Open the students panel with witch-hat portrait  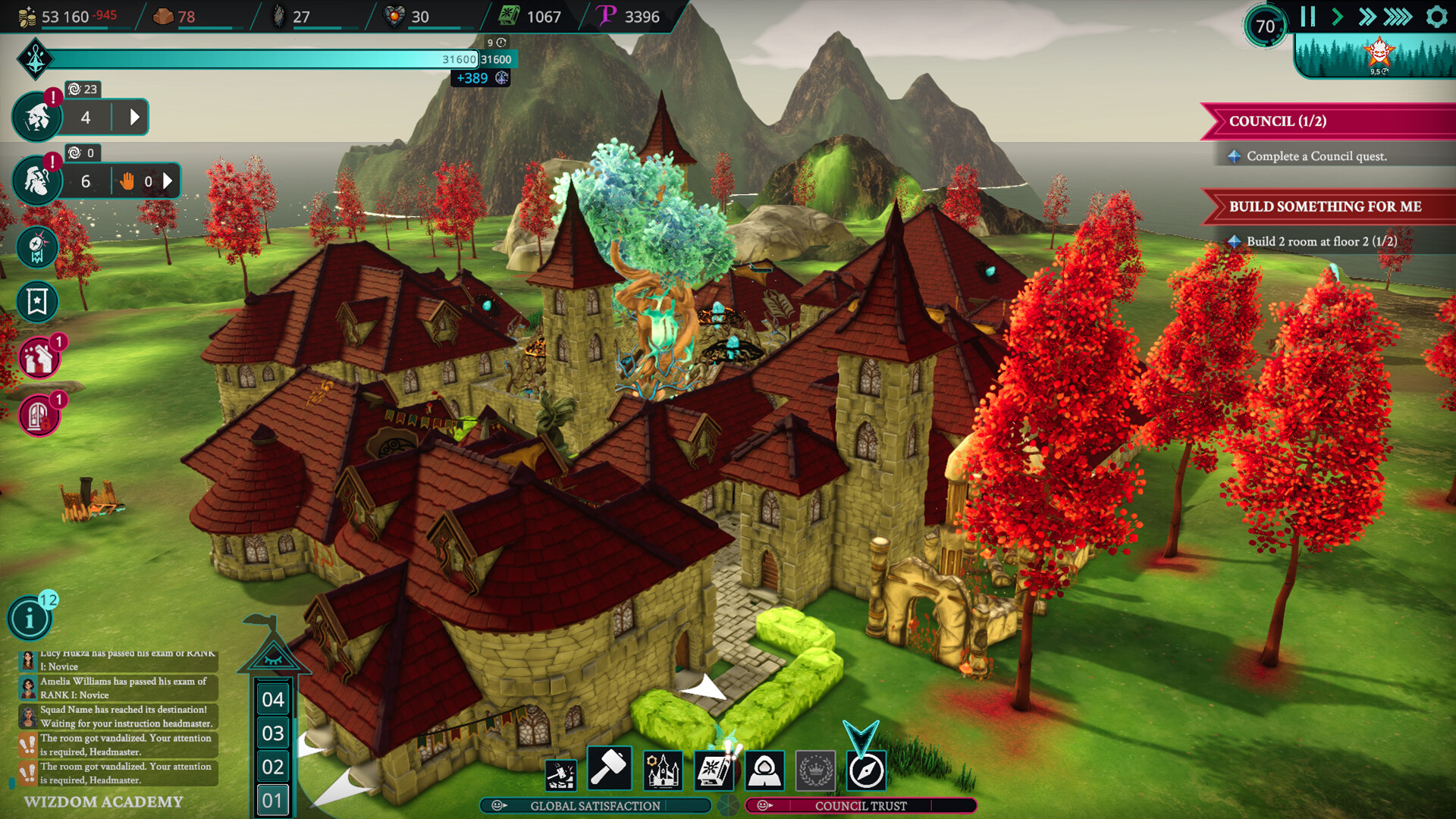click(x=36, y=118)
